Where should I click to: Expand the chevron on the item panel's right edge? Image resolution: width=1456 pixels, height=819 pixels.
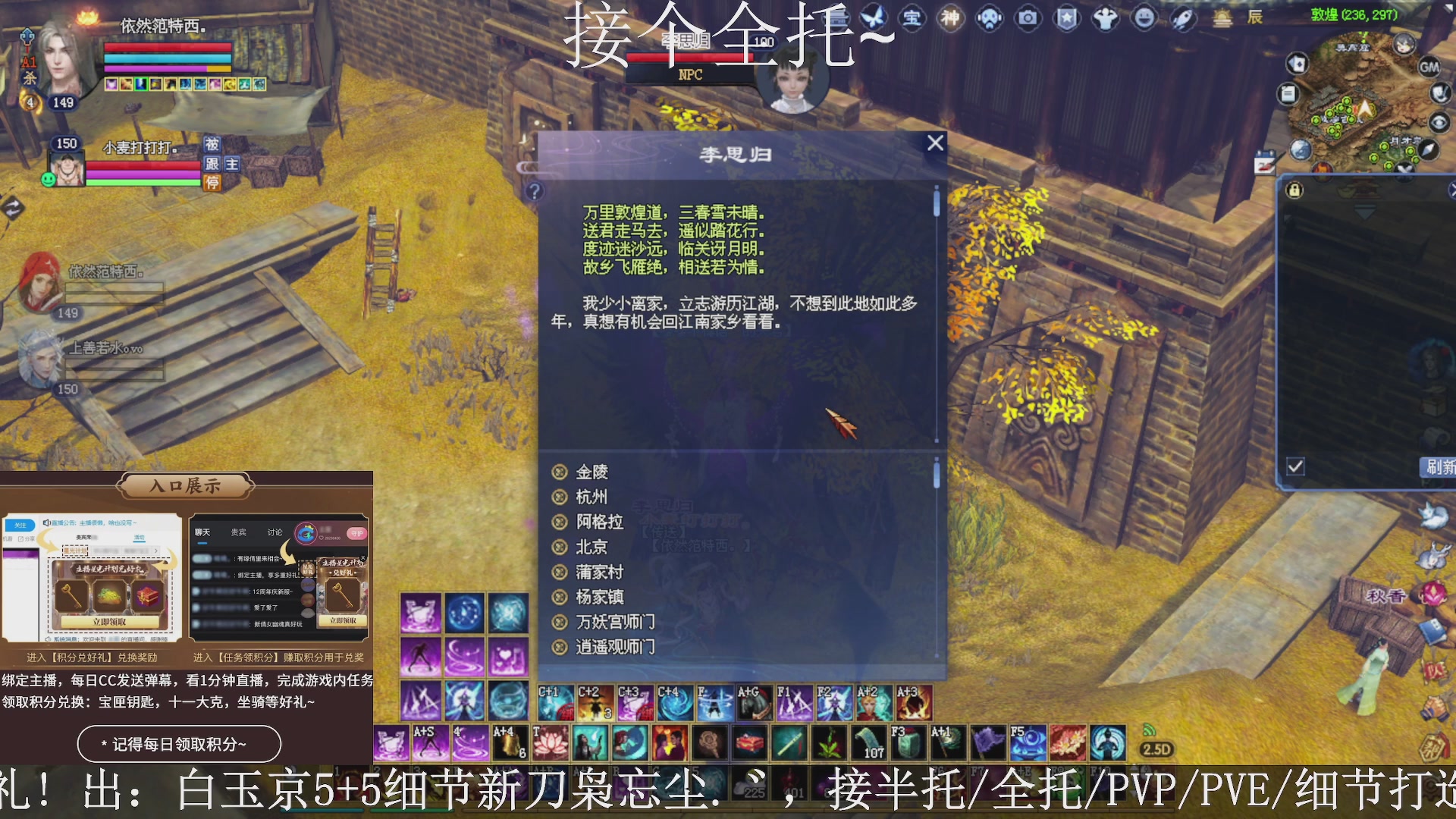pos(1453,190)
